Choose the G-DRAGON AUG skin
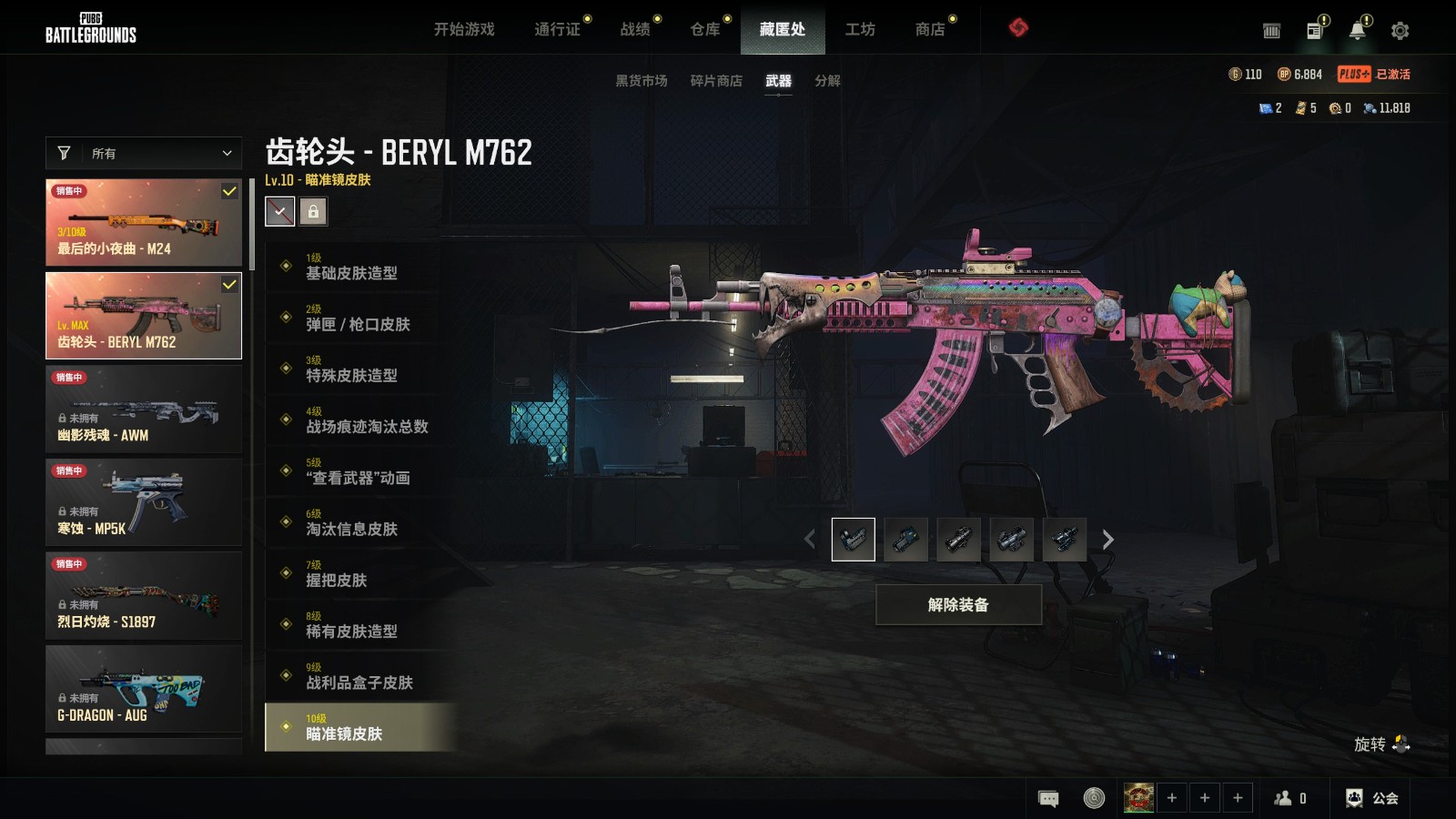 pos(144,689)
